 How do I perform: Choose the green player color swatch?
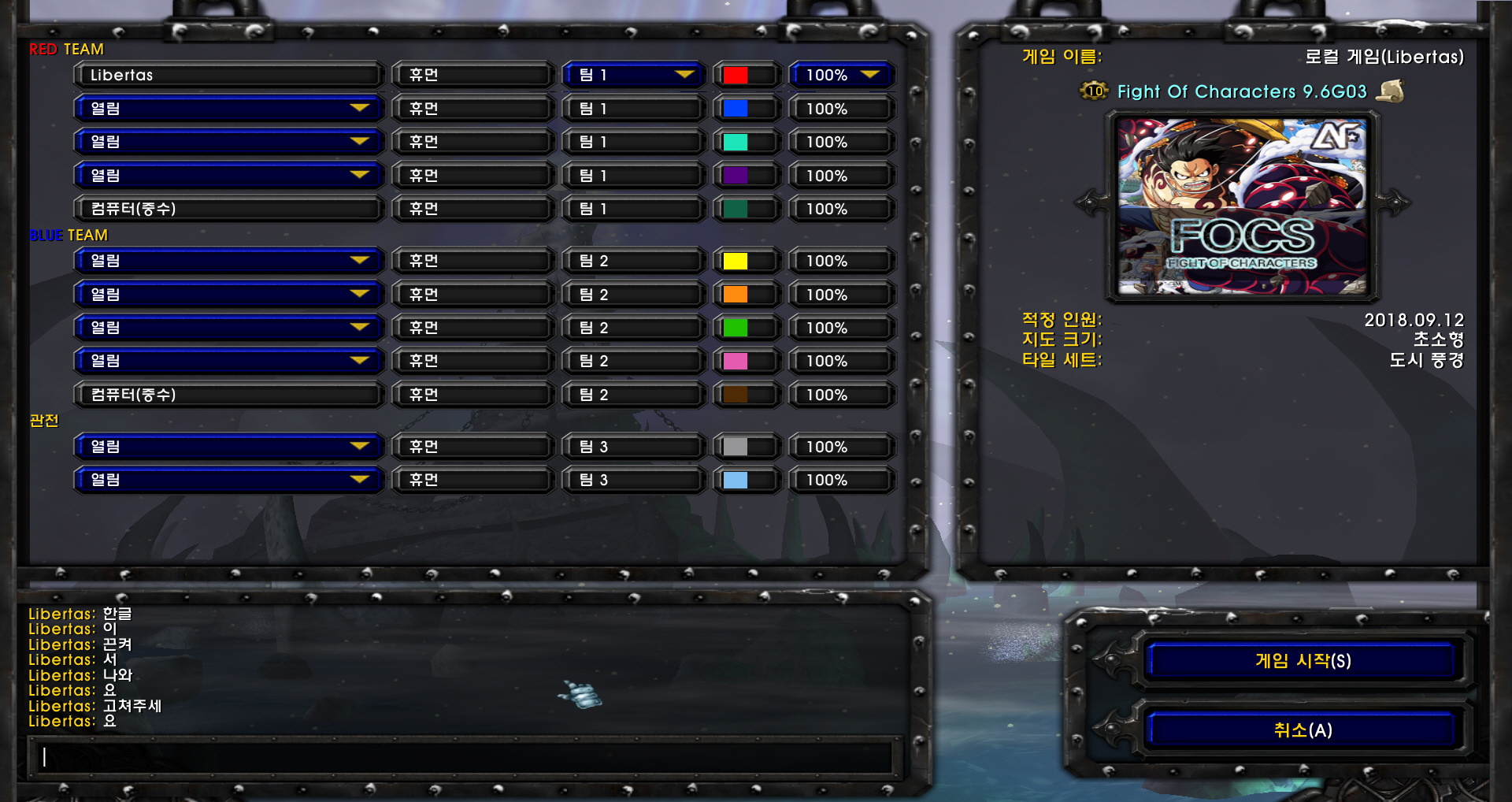[x=736, y=328]
